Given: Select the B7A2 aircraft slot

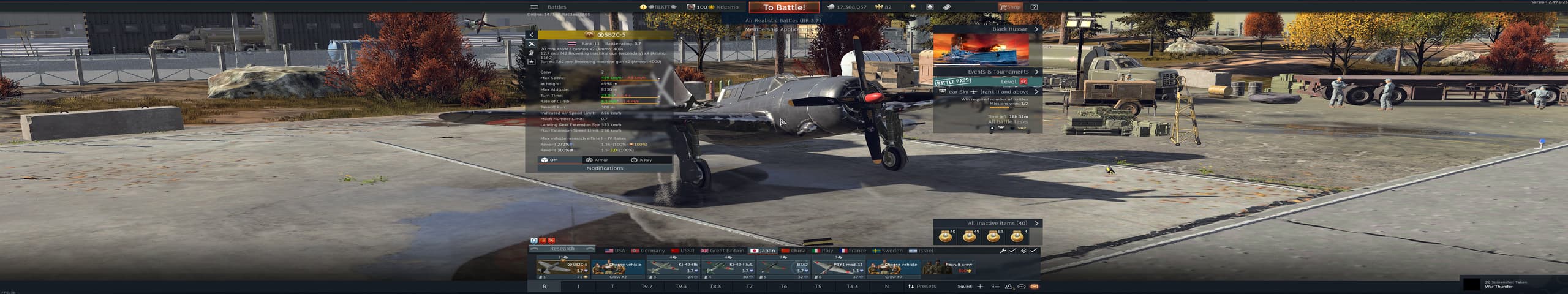Looking at the screenshot, I should tap(784, 268).
